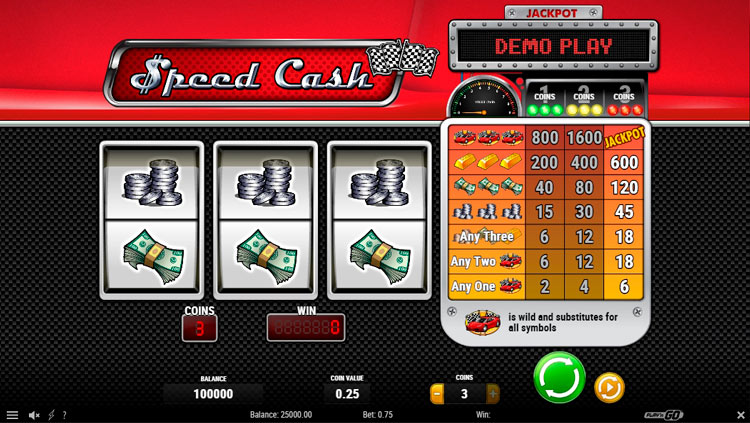Screen dimensions: 750x423
Task: Toggle the sound speaker icon
Action: (33, 415)
